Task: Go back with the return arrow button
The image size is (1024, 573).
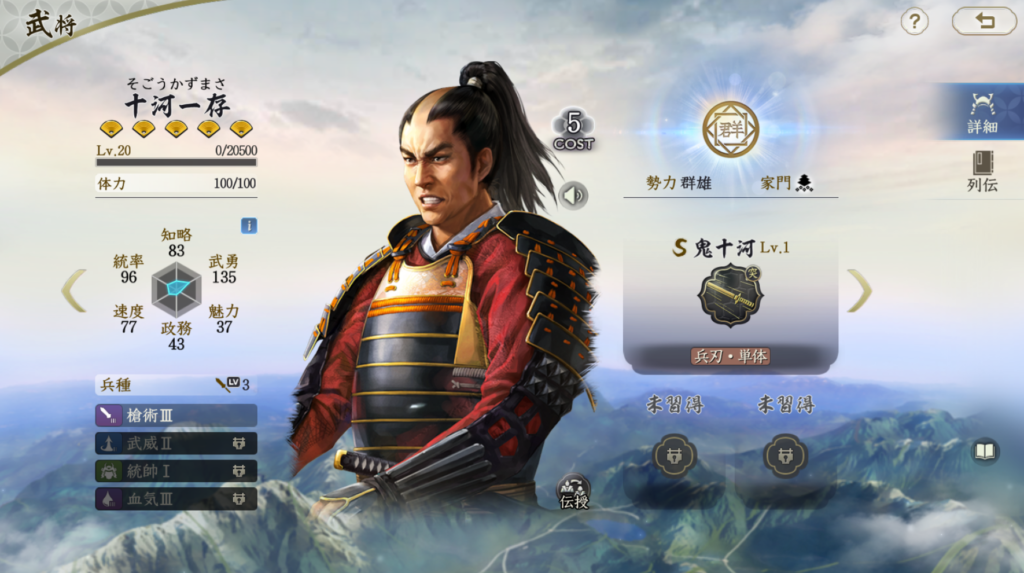Action: [983, 21]
